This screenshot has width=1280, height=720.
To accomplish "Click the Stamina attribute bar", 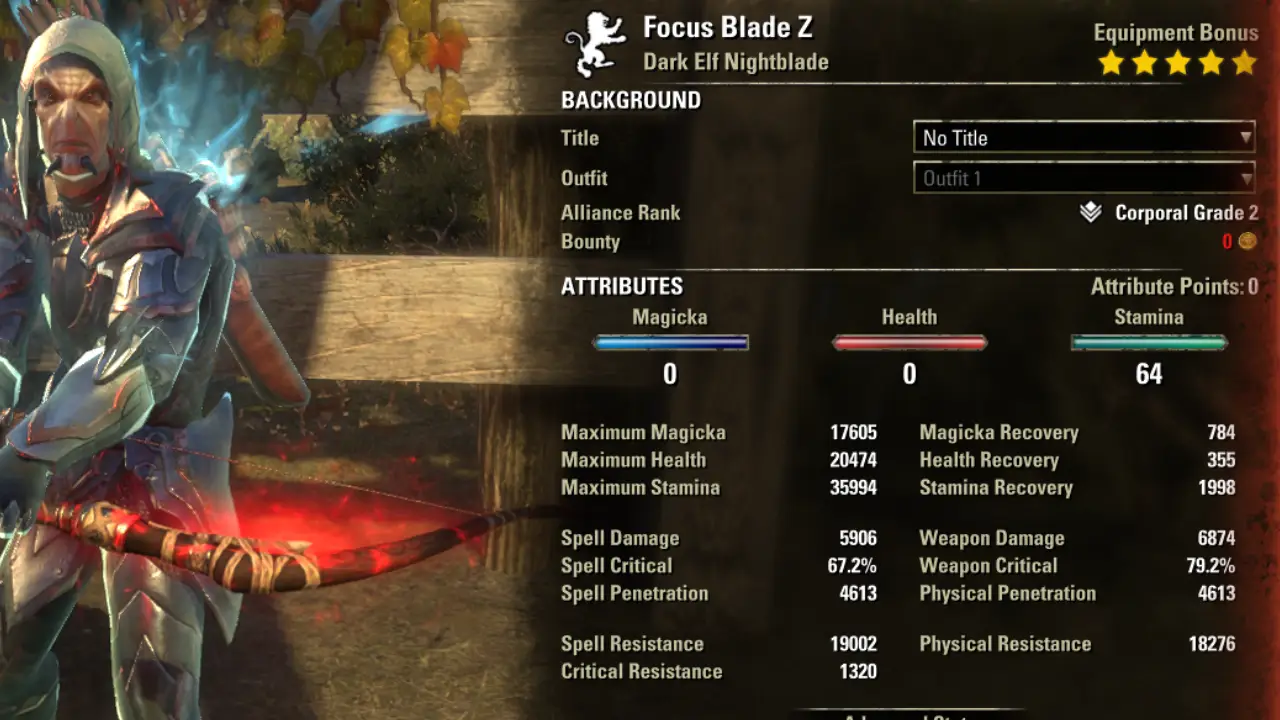I will click(1148, 342).
